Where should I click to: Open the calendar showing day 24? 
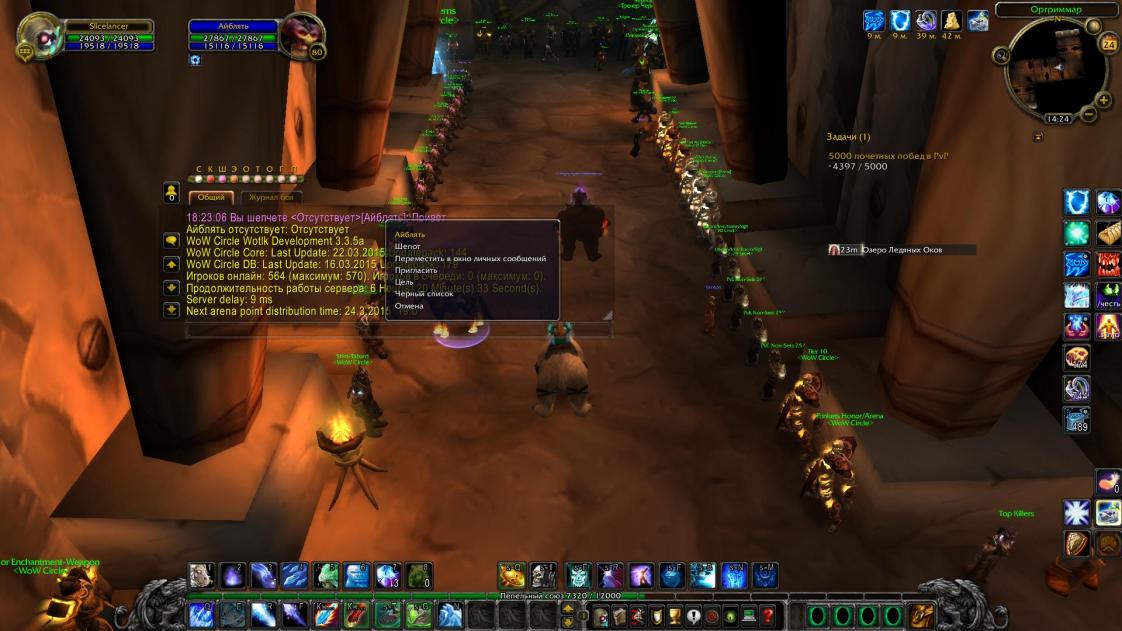[x=1108, y=43]
